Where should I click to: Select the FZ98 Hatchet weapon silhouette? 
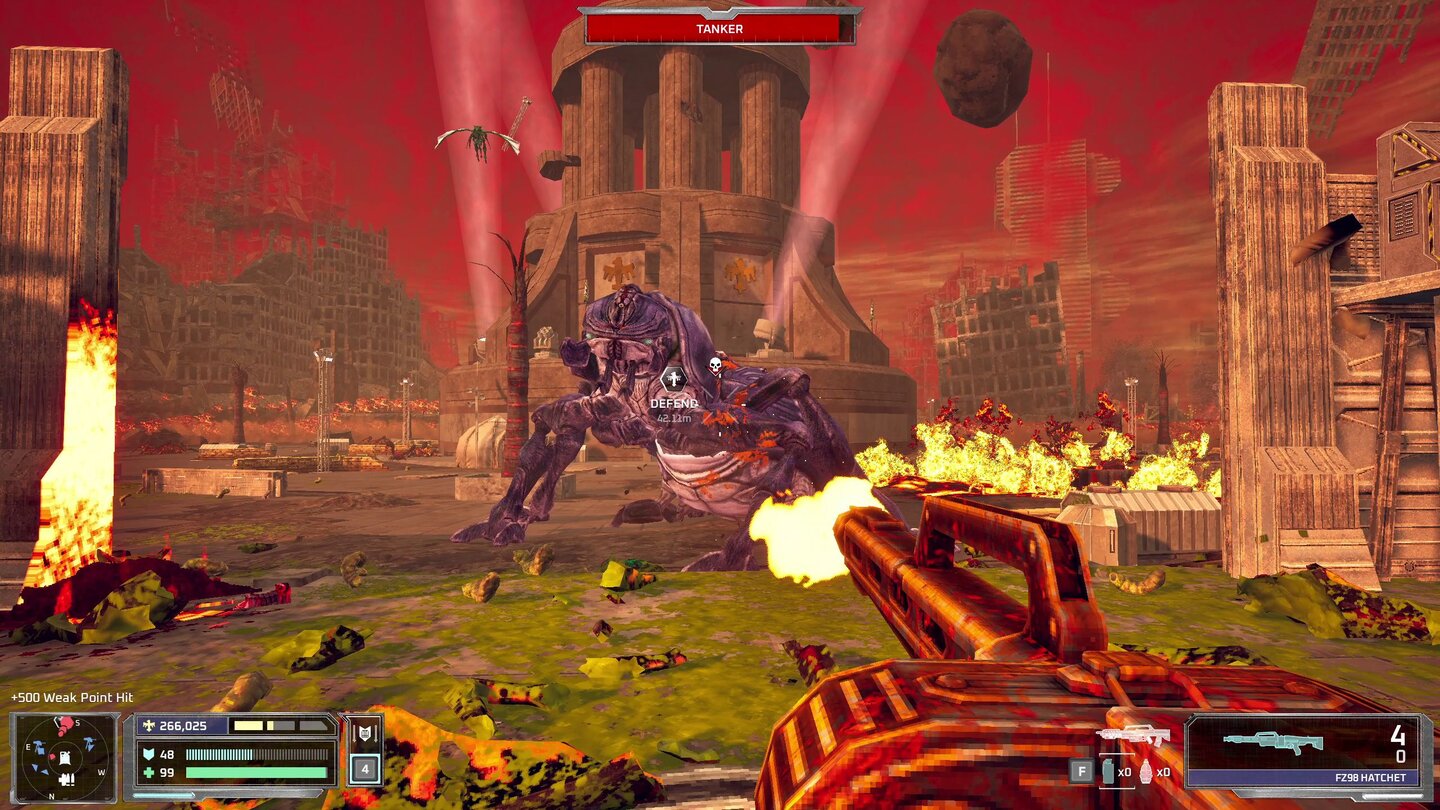point(1272,743)
